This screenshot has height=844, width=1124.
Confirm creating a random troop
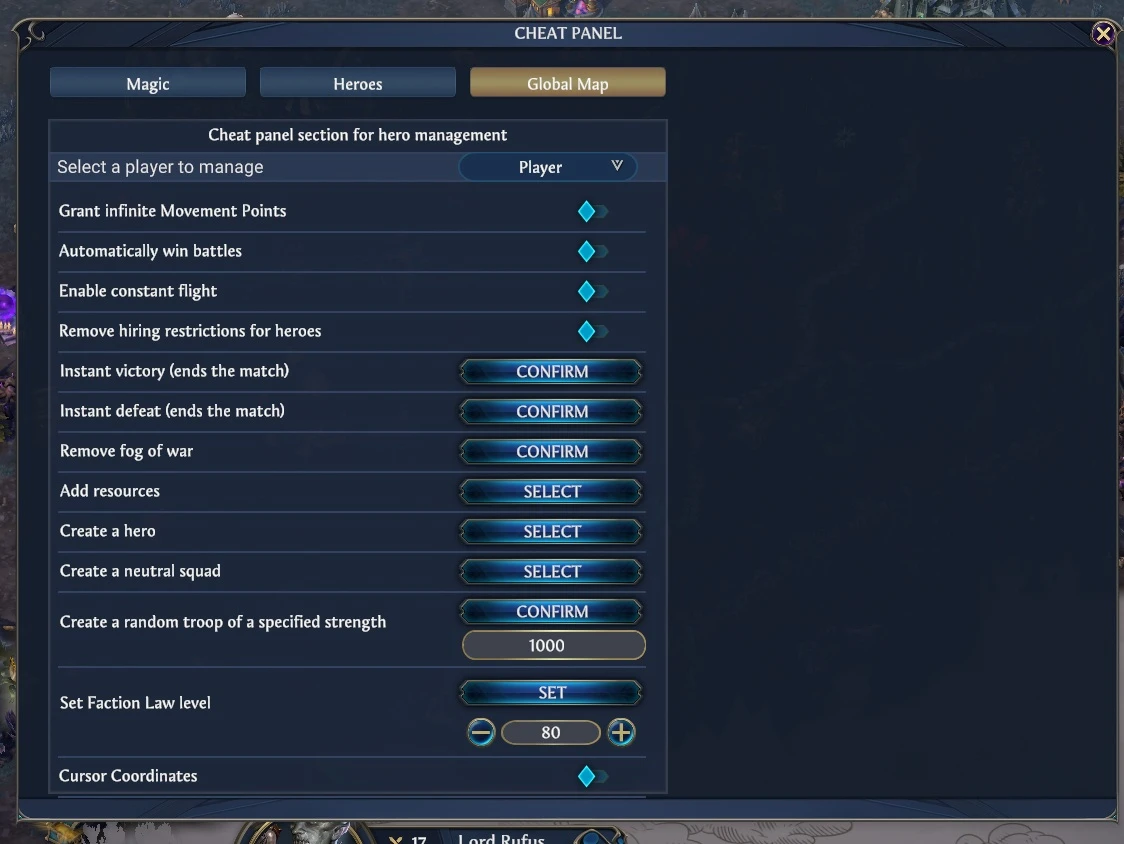pyautogui.click(x=551, y=612)
